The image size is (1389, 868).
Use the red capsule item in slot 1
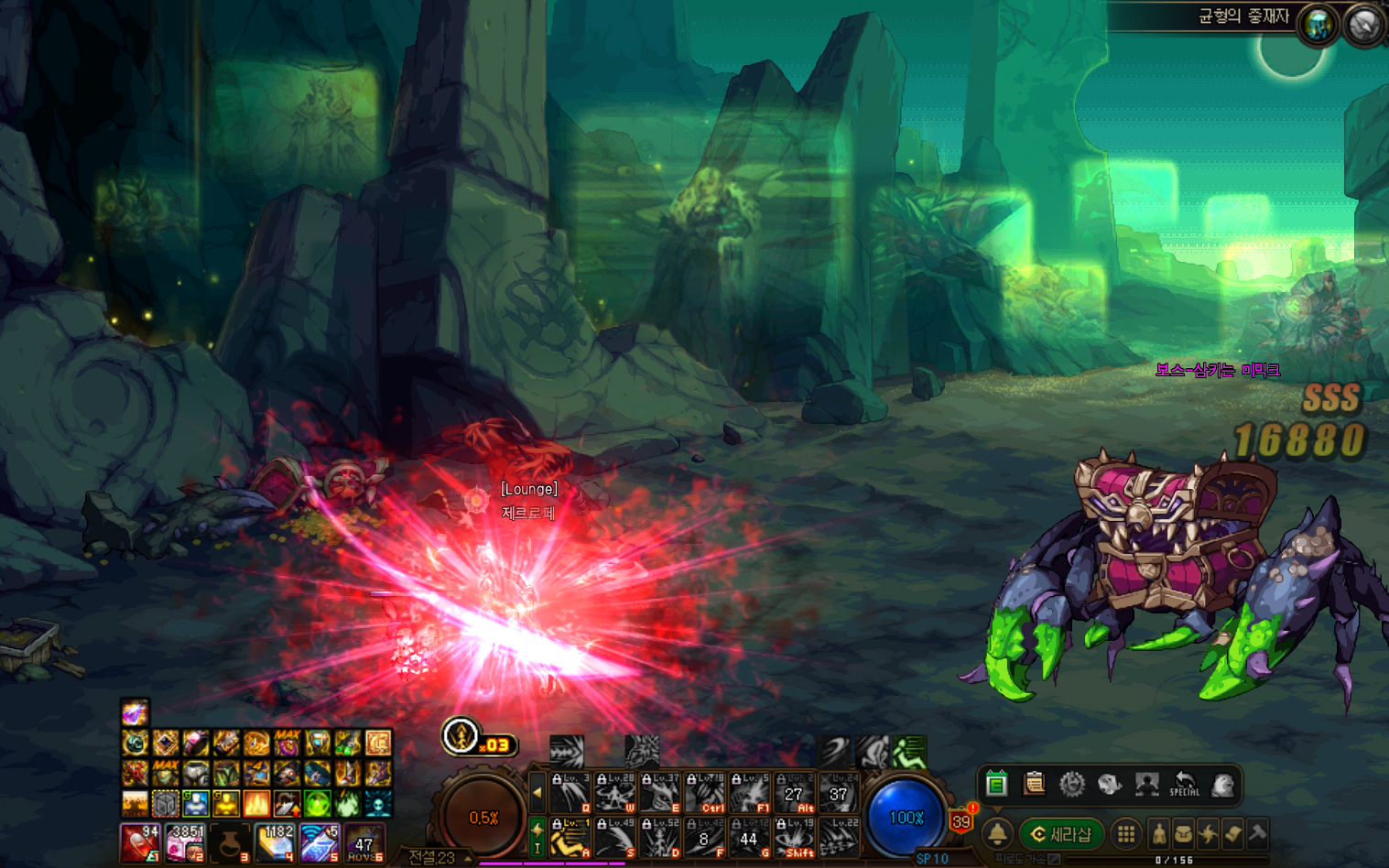[x=140, y=842]
